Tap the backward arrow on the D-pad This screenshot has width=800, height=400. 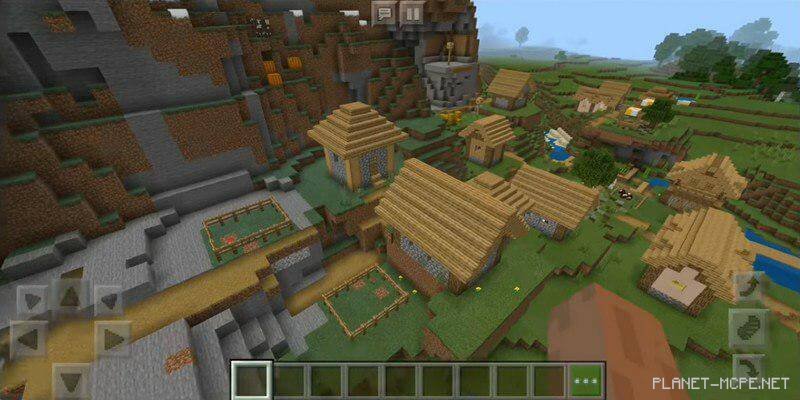[x=70, y=378]
